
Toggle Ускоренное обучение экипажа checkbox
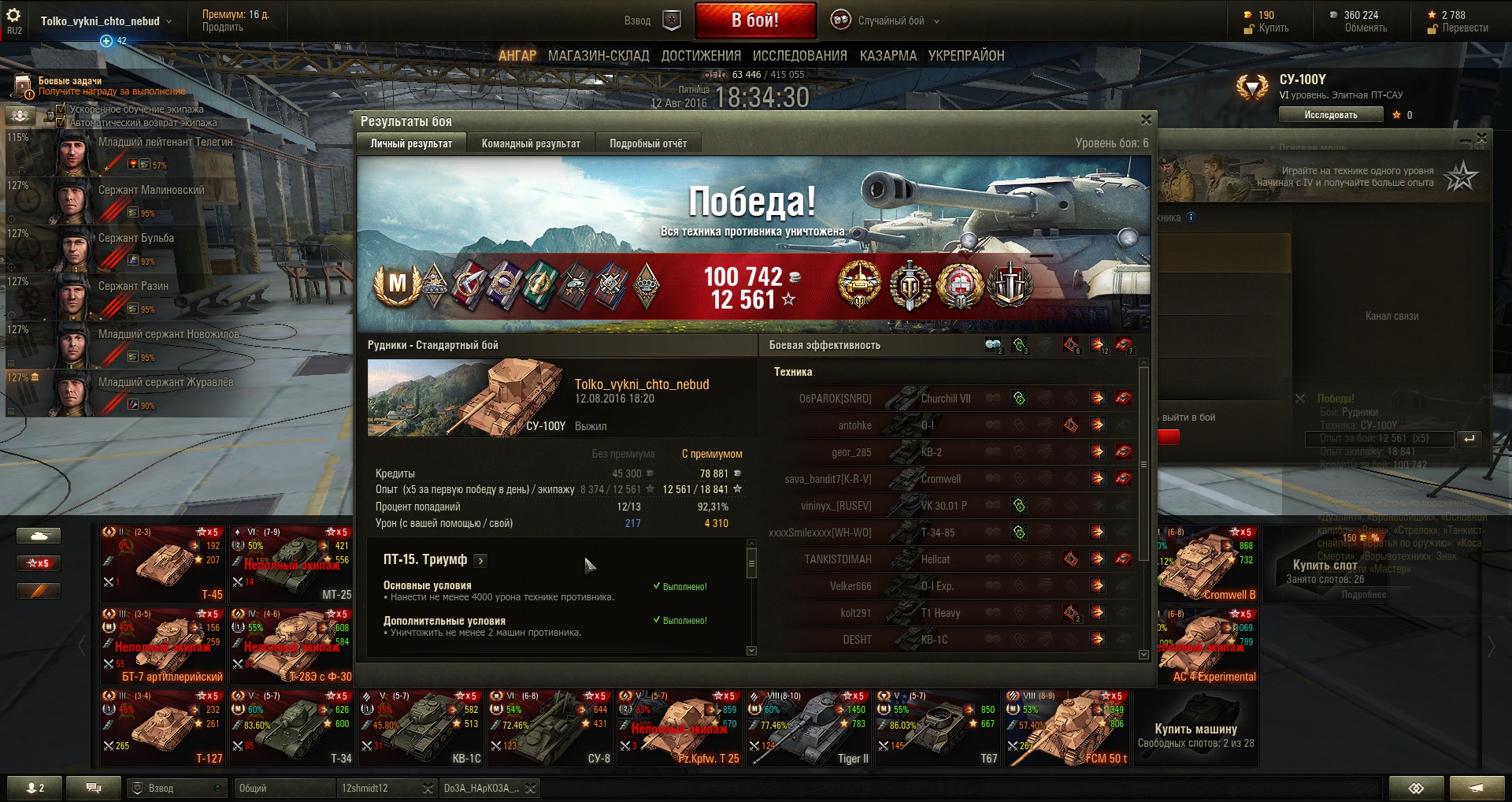(61, 109)
